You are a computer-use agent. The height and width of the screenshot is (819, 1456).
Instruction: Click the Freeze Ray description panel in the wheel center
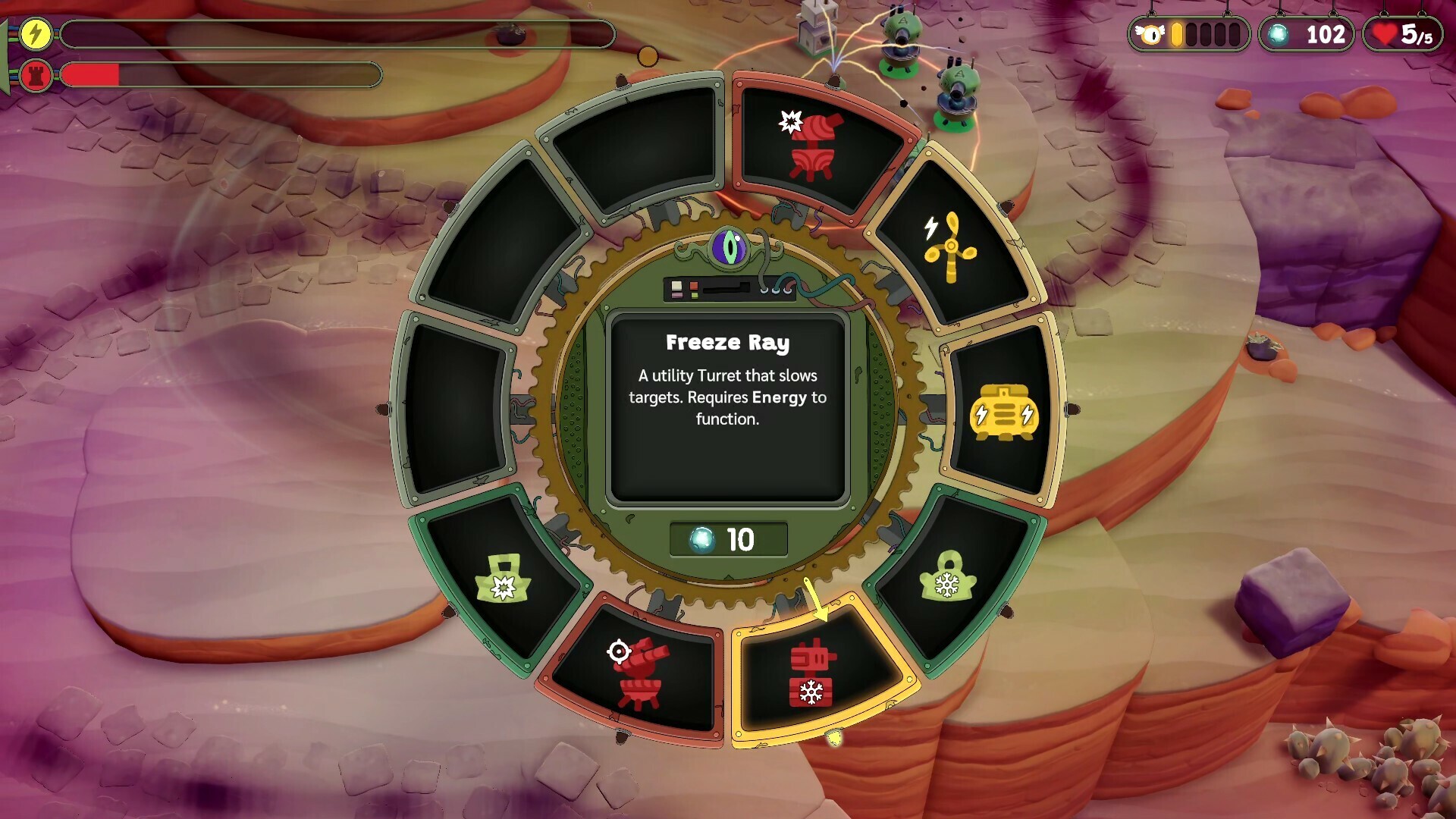[x=727, y=406]
